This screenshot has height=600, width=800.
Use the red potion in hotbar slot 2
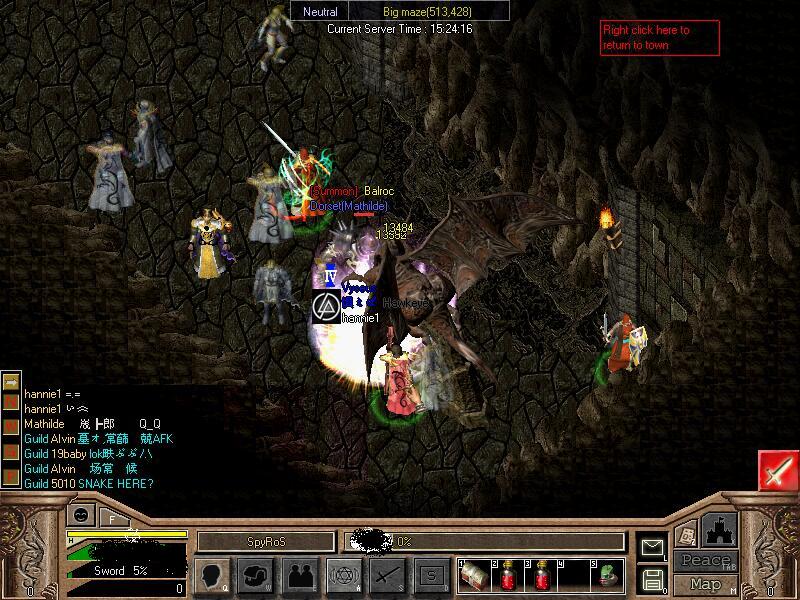click(508, 575)
